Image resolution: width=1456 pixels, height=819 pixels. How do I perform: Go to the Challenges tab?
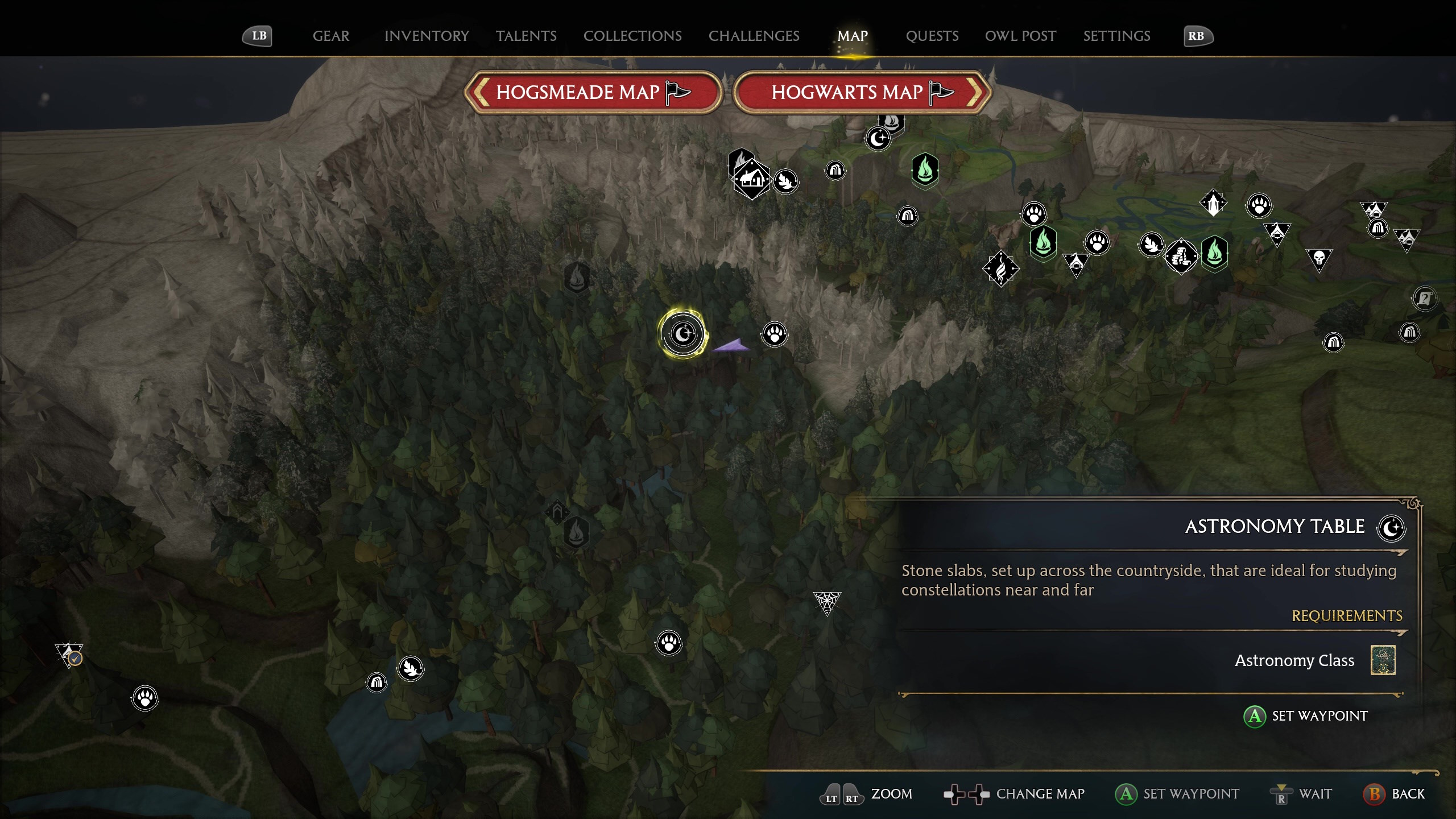pos(754,36)
